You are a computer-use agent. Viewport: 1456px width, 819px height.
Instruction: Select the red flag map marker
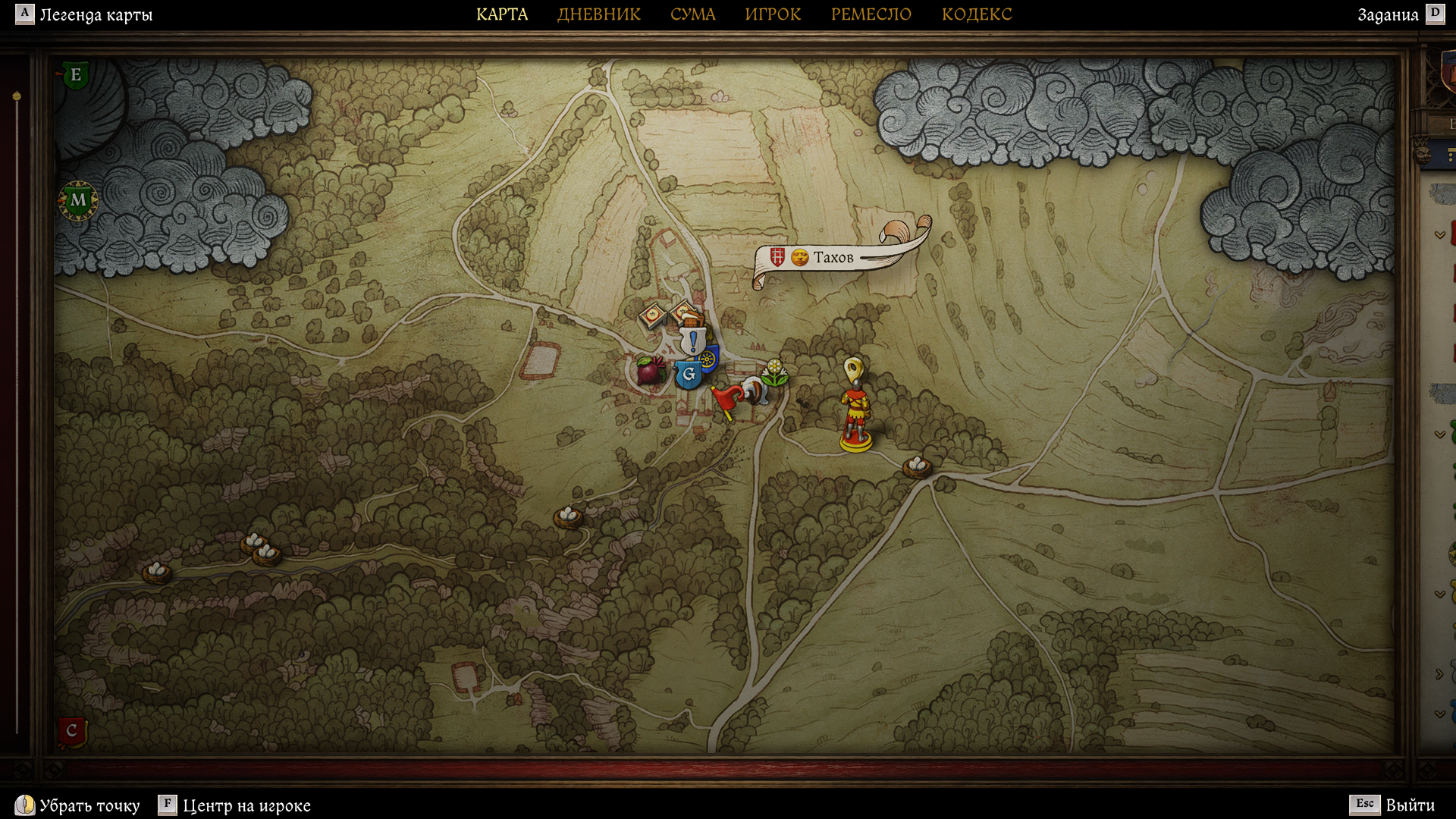tap(727, 399)
